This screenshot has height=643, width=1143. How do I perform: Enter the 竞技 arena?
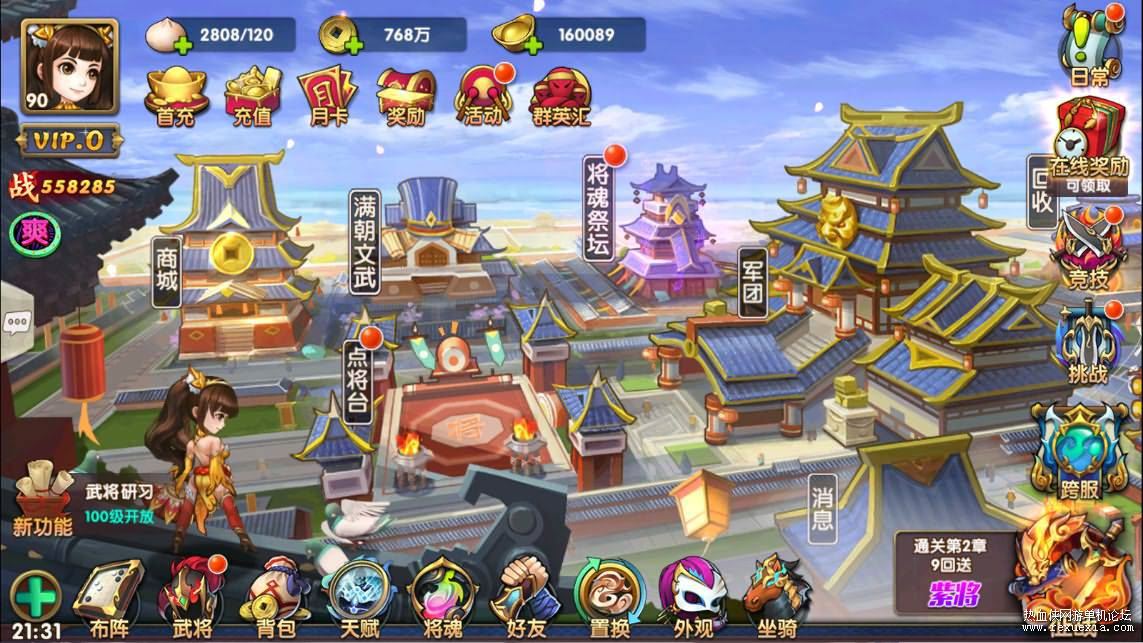point(1086,250)
